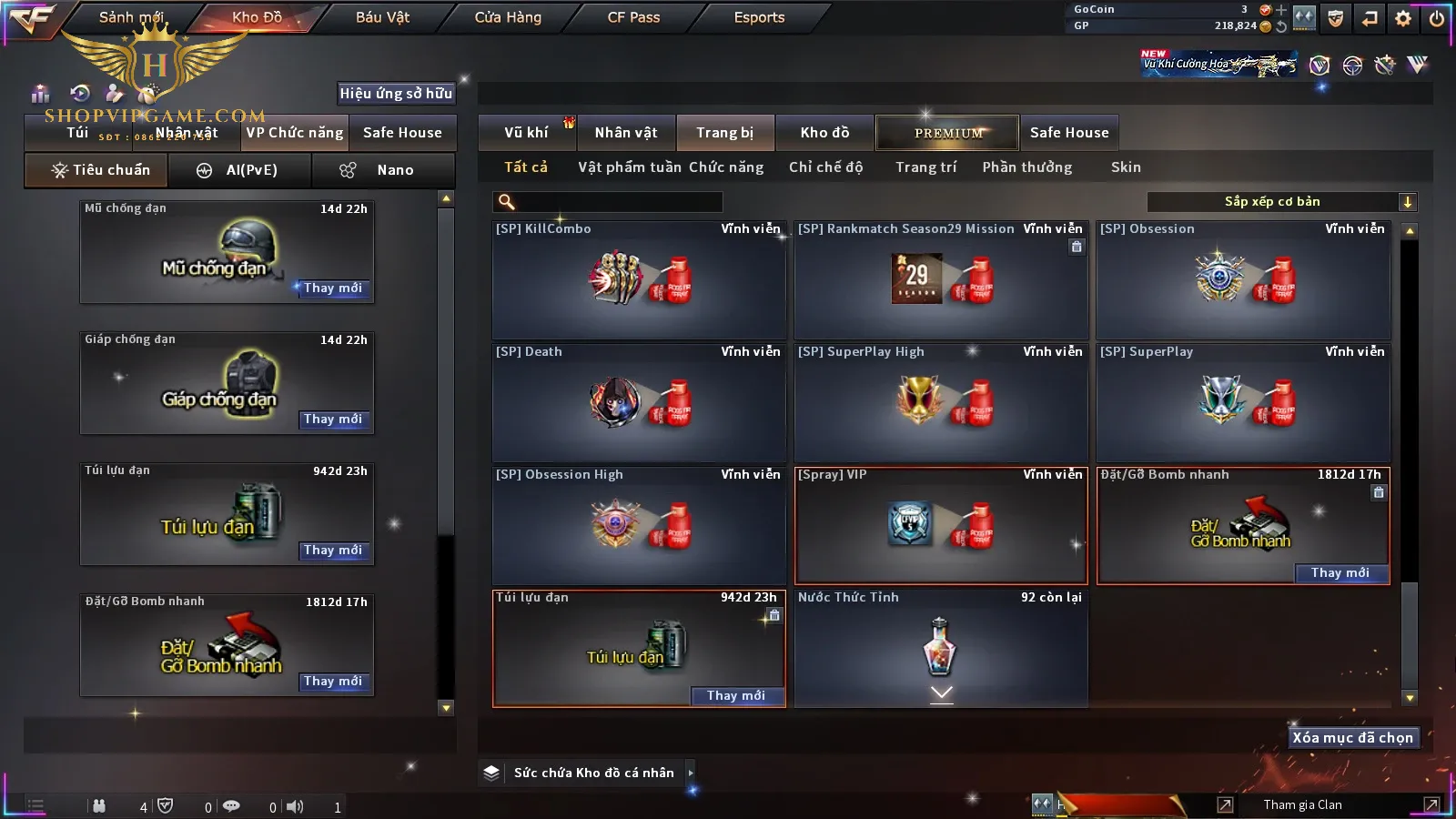Select the [SP] KillCombo spray item
Screen dimensions: 1456x819
639,279
